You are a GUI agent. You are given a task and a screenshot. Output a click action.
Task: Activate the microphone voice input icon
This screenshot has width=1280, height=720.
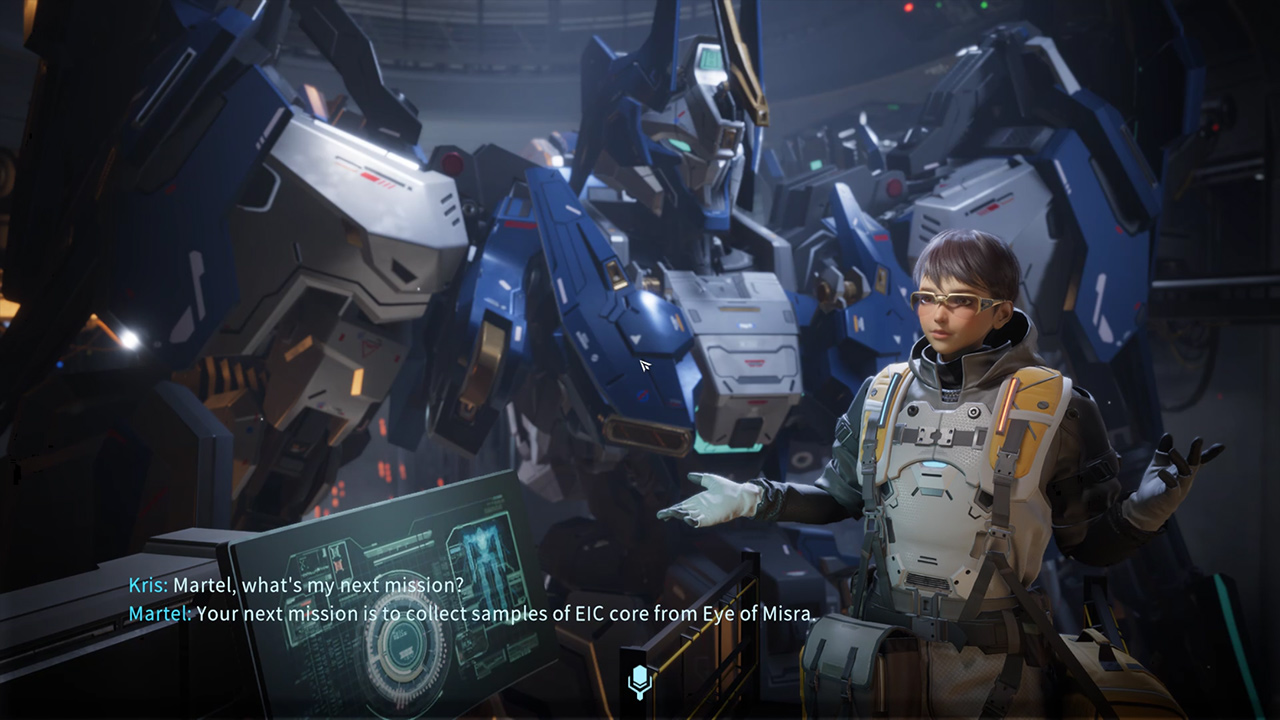(x=640, y=682)
